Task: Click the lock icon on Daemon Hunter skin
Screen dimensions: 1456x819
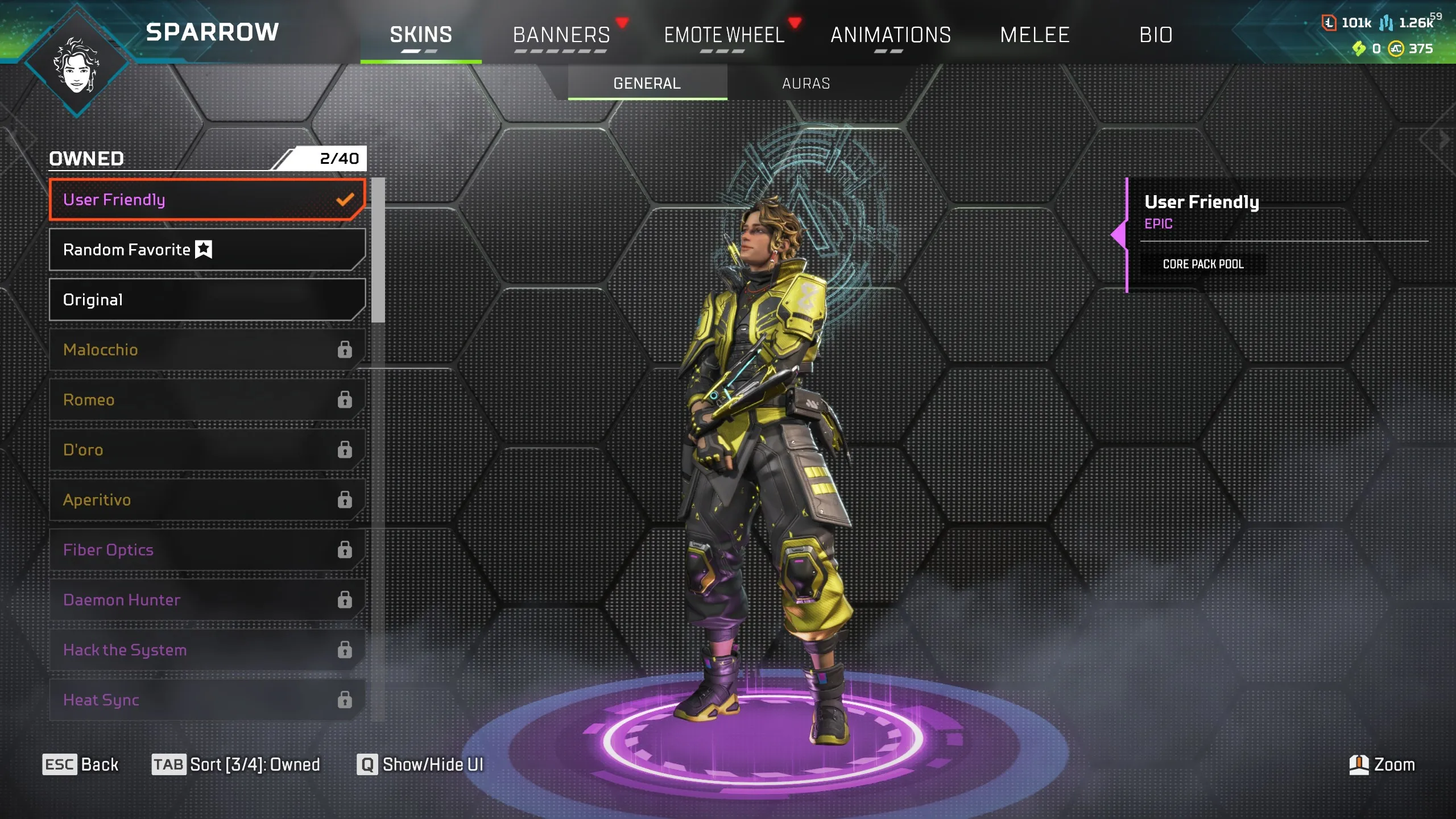Action: [x=345, y=599]
